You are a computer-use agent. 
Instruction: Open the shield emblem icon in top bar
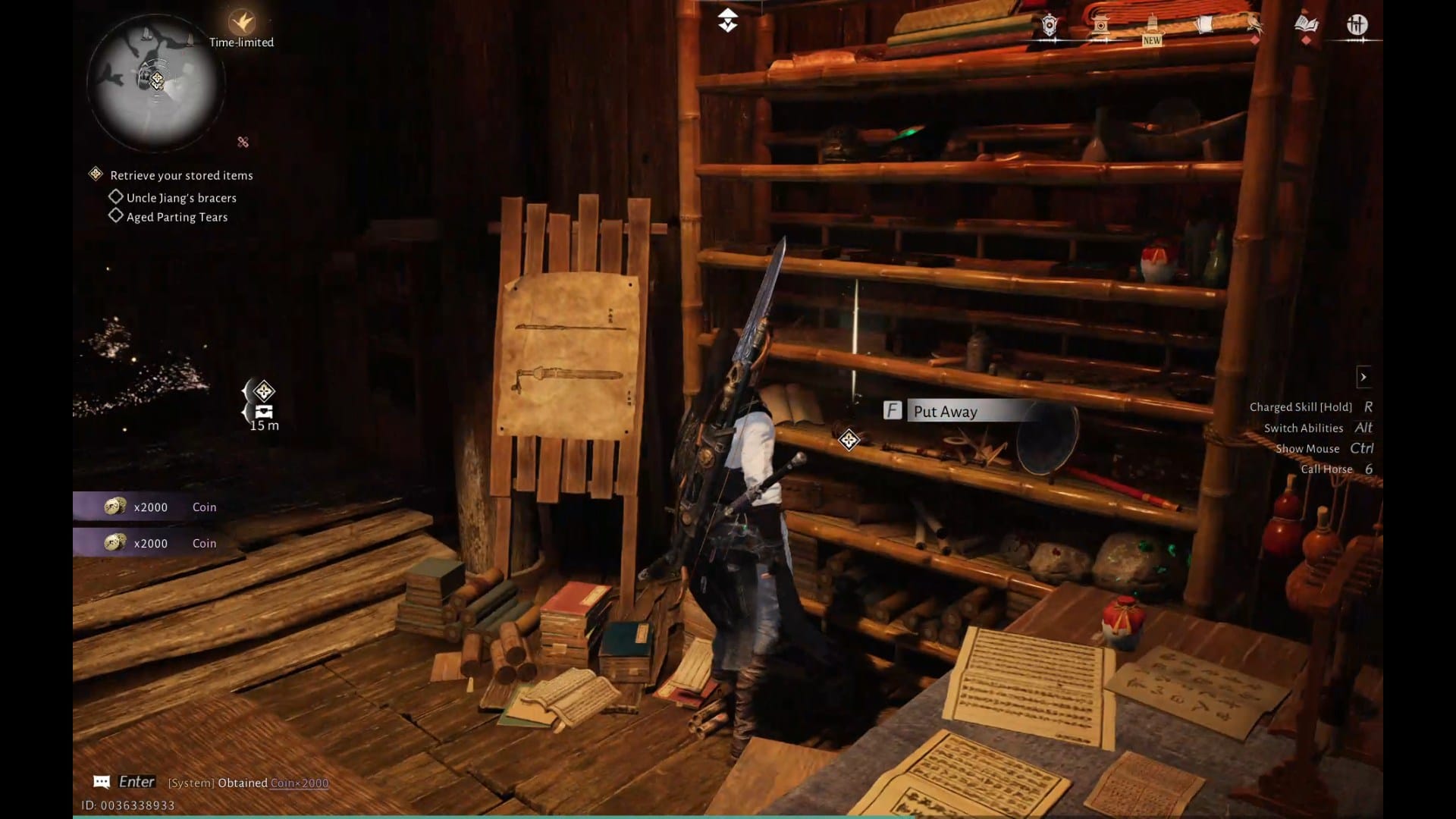(1050, 26)
